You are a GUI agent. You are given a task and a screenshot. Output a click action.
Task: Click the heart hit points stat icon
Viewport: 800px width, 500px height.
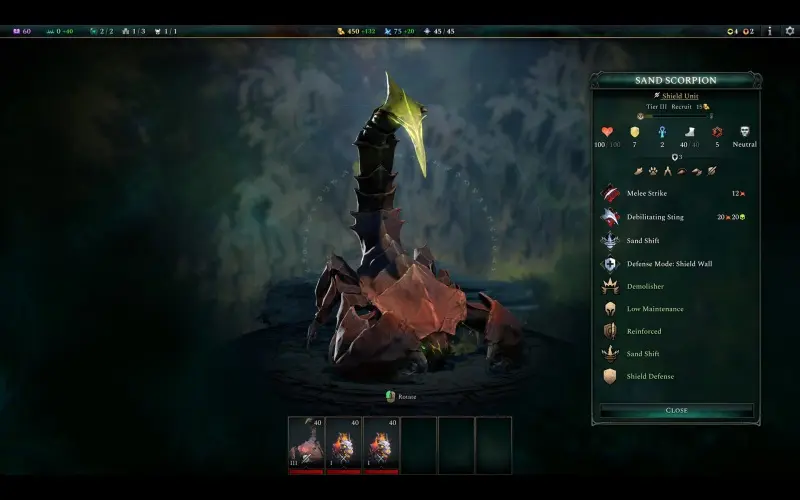(607, 132)
